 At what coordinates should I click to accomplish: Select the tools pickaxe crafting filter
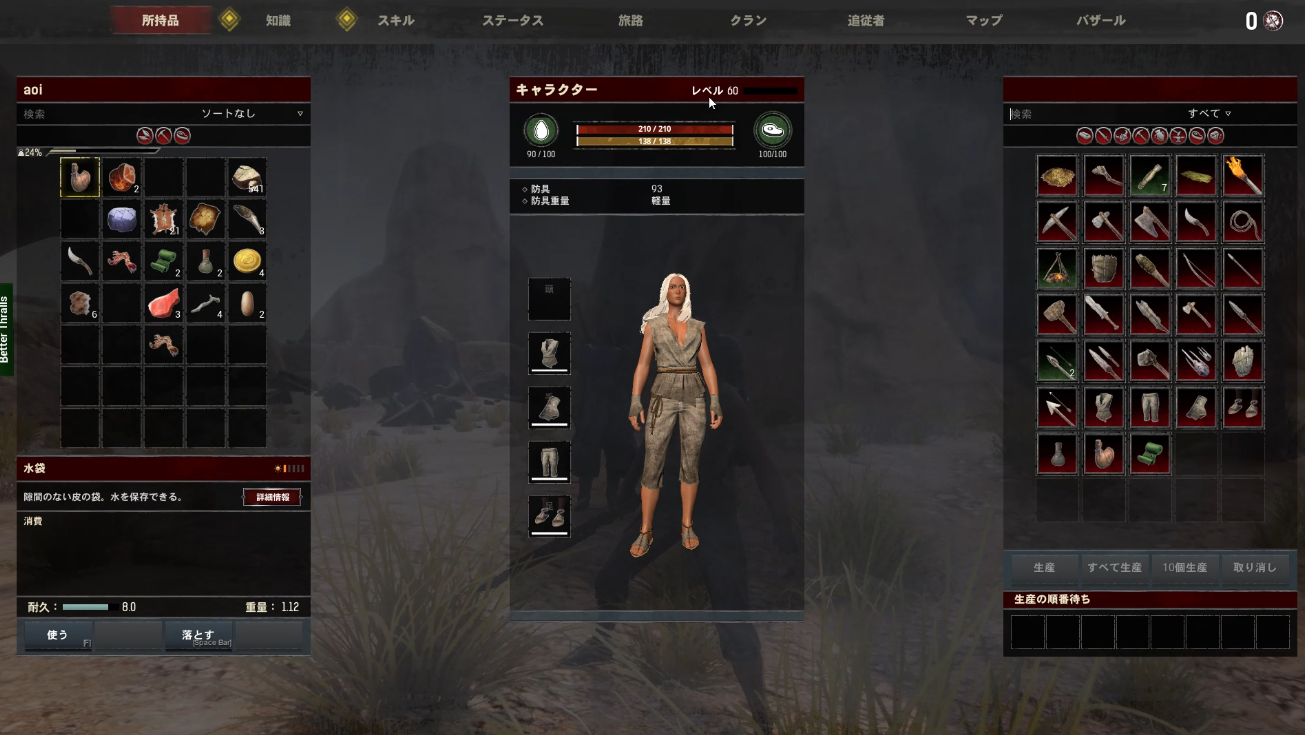pyautogui.click(x=1139, y=135)
